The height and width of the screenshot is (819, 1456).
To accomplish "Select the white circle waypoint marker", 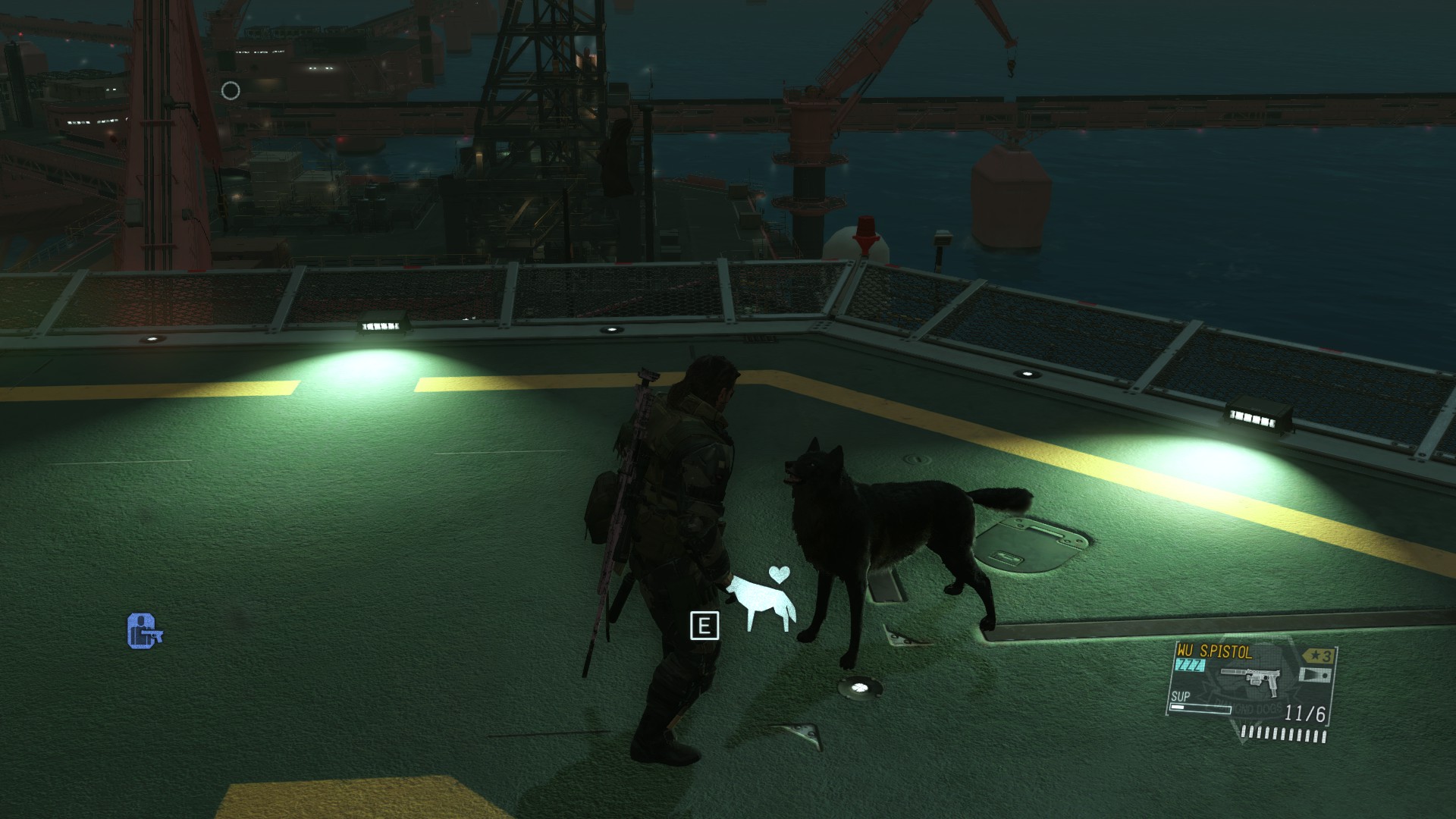I will 231,91.
